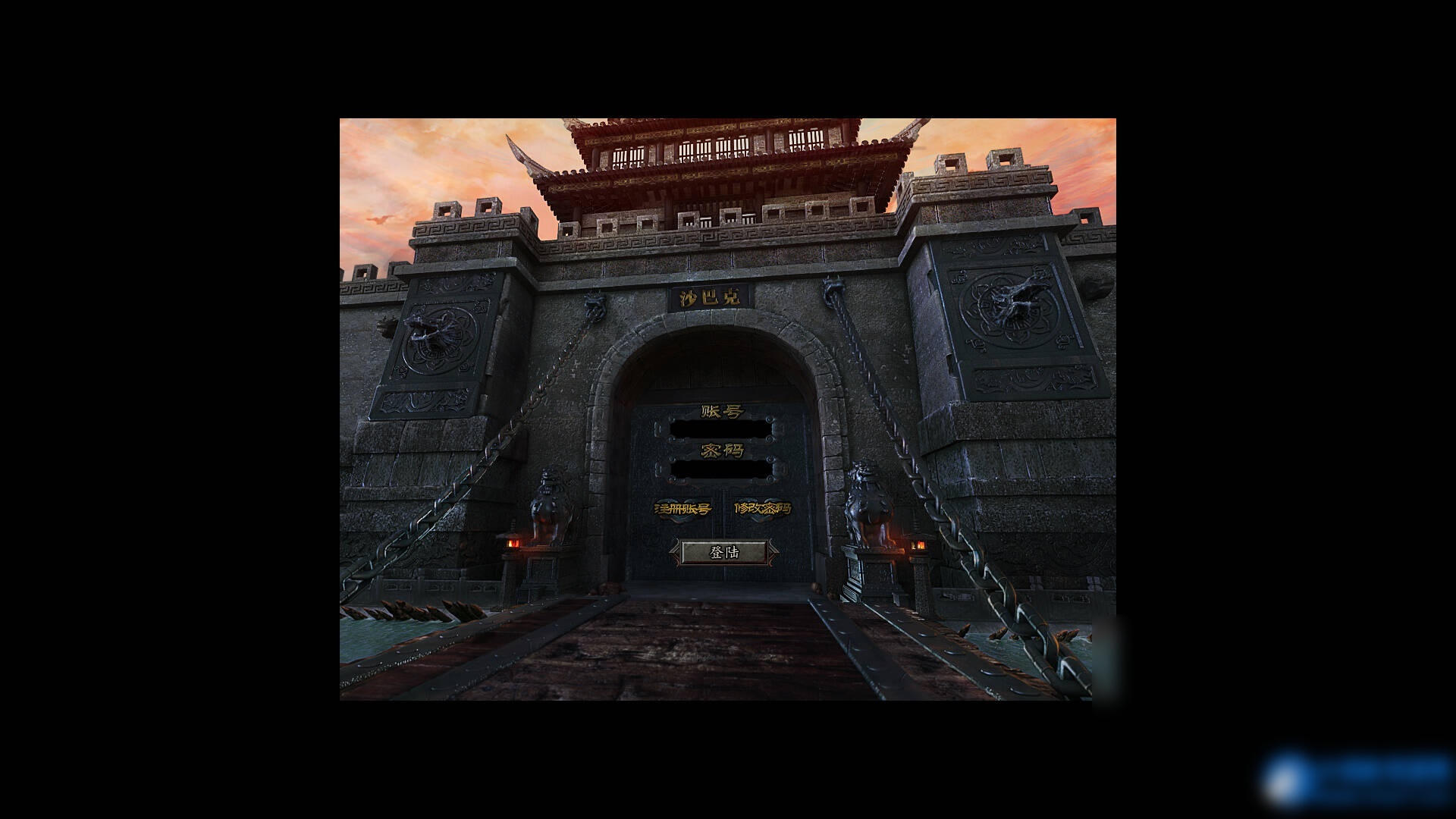This screenshot has height=819, width=1456.
Task: Click the golden 账号 label
Action: (722, 409)
